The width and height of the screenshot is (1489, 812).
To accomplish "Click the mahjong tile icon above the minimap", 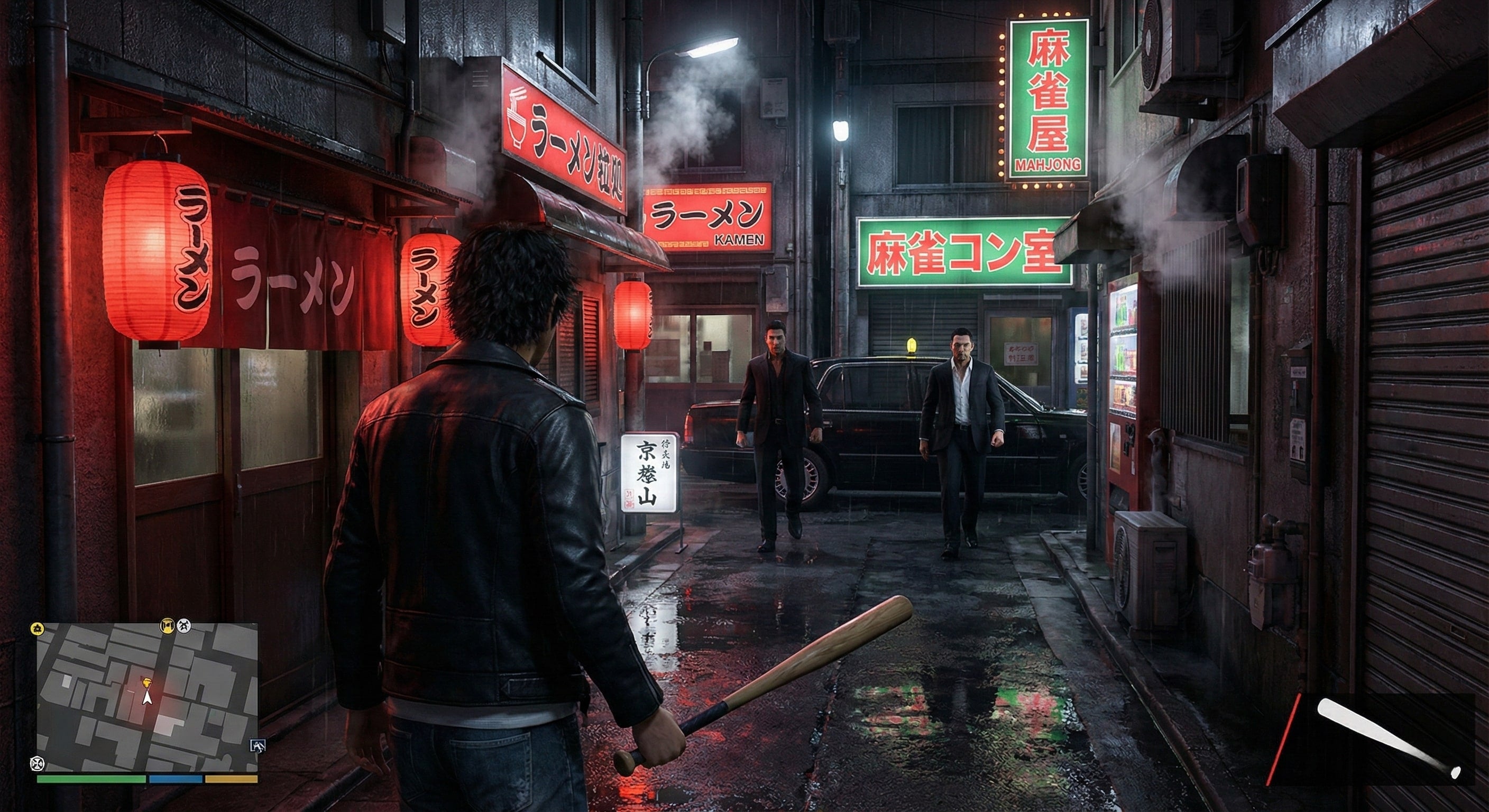I will click(x=167, y=628).
